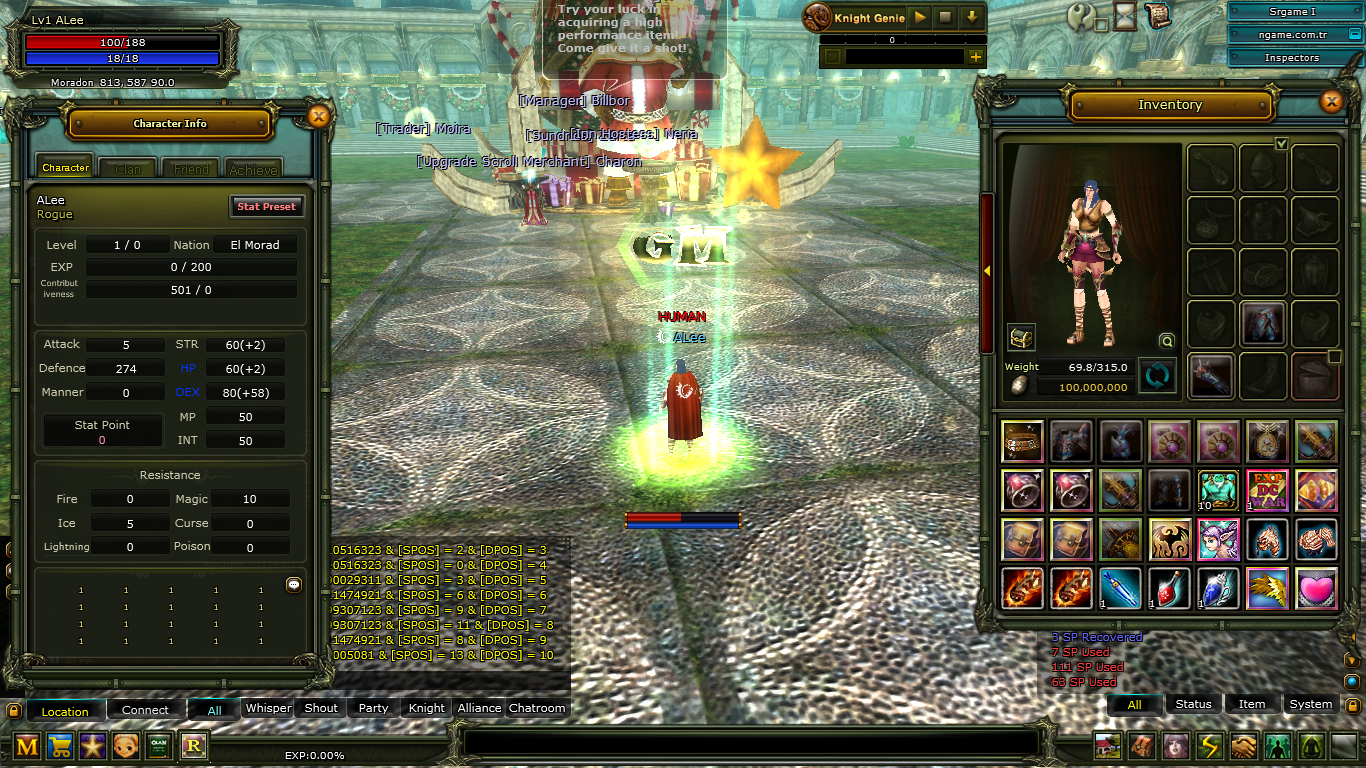
Task: Select the EXP DC WAR scroll item
Action: click(1267, 490)
